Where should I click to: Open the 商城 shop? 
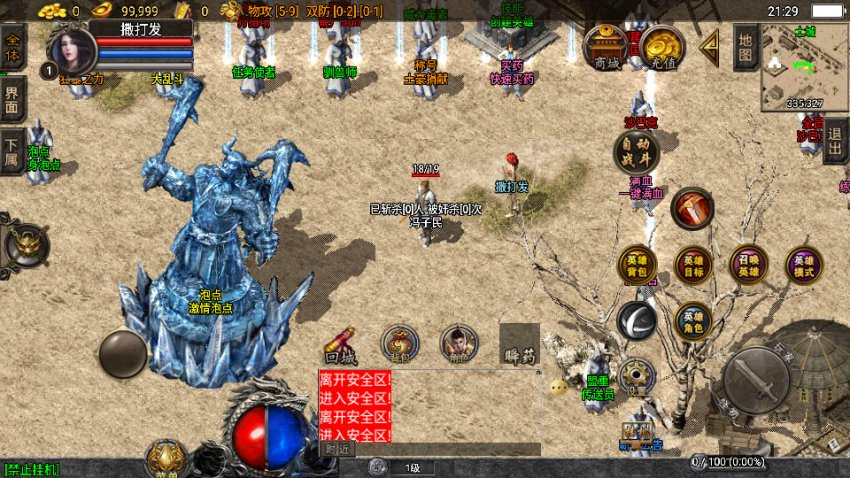[x=606, y=47]
